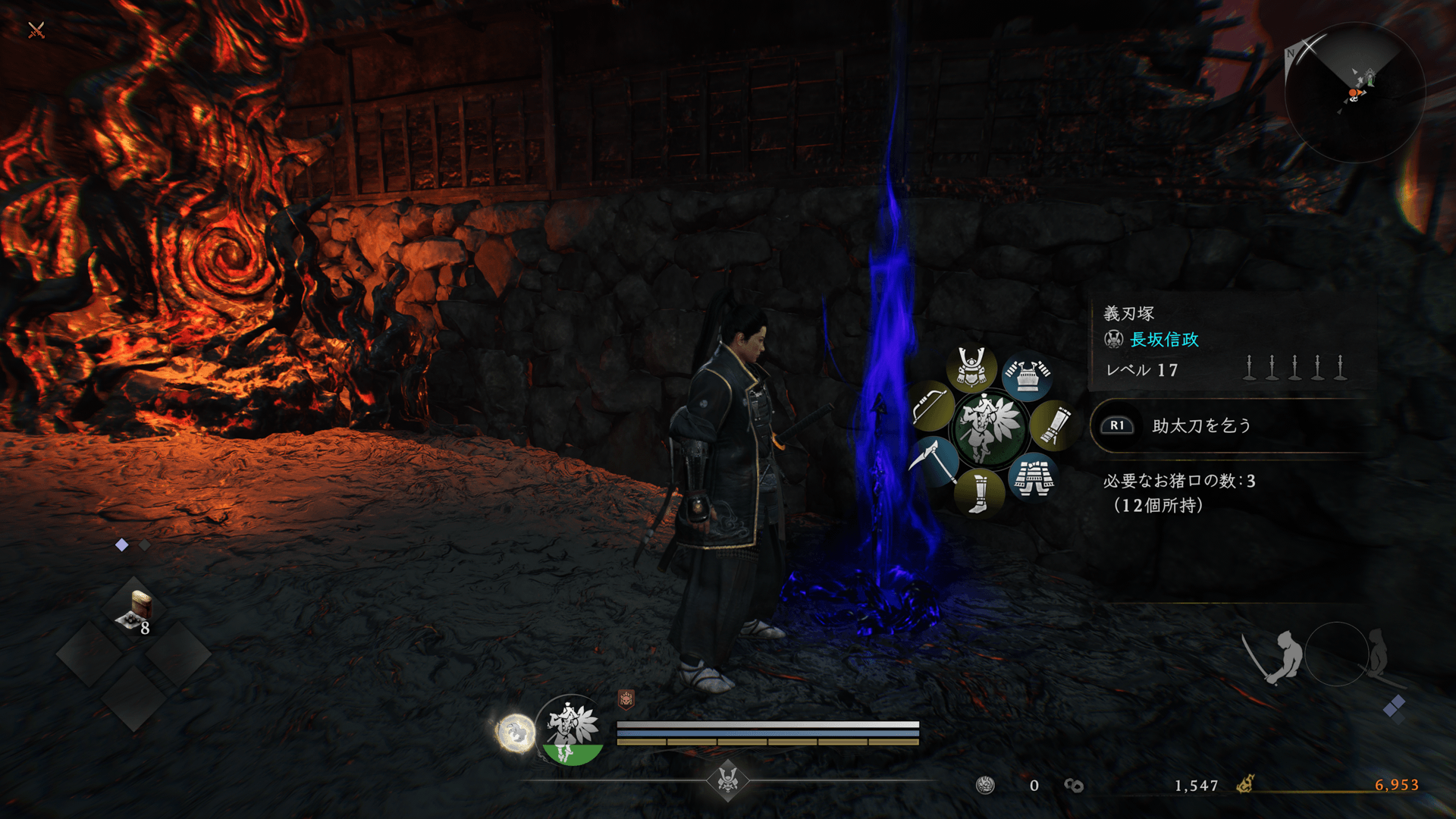Use the elixir item shortcut slot

click(x=135, y=611)
